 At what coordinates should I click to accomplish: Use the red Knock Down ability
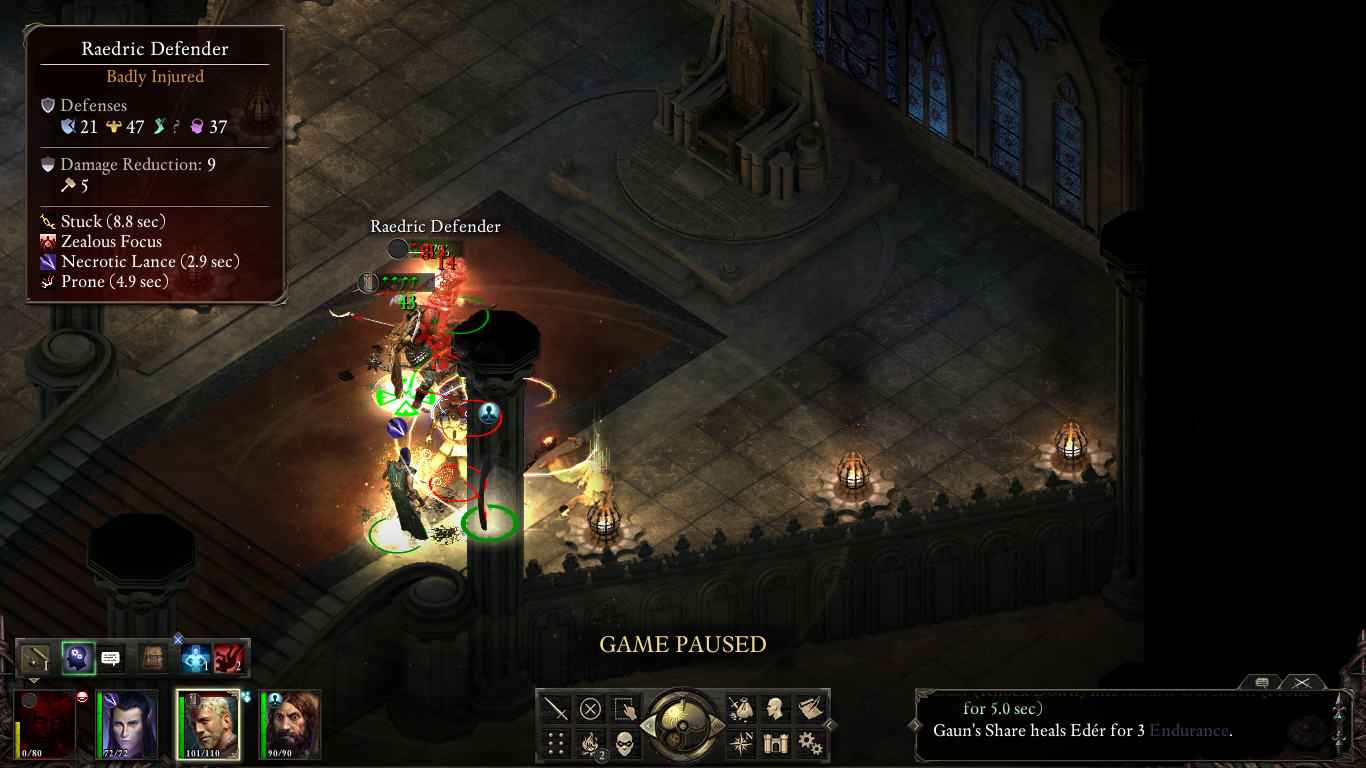[x=228, y=659]
